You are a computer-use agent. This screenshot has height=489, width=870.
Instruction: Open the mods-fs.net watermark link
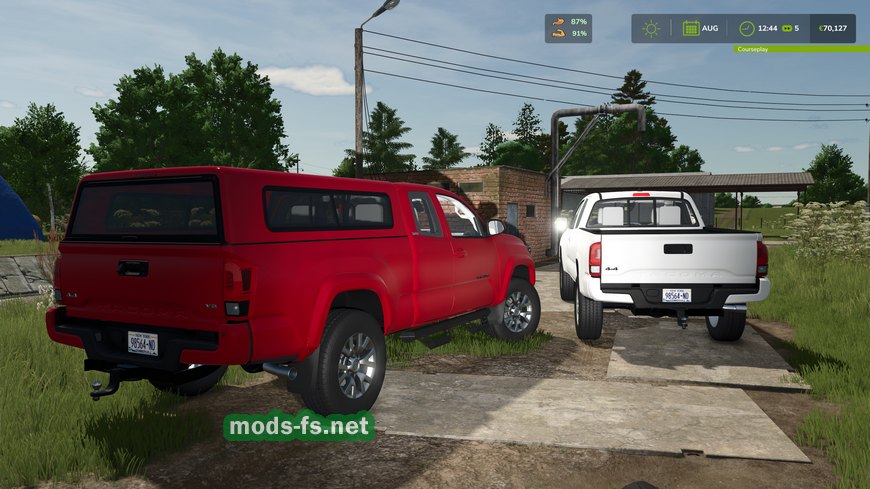(298, 427)
